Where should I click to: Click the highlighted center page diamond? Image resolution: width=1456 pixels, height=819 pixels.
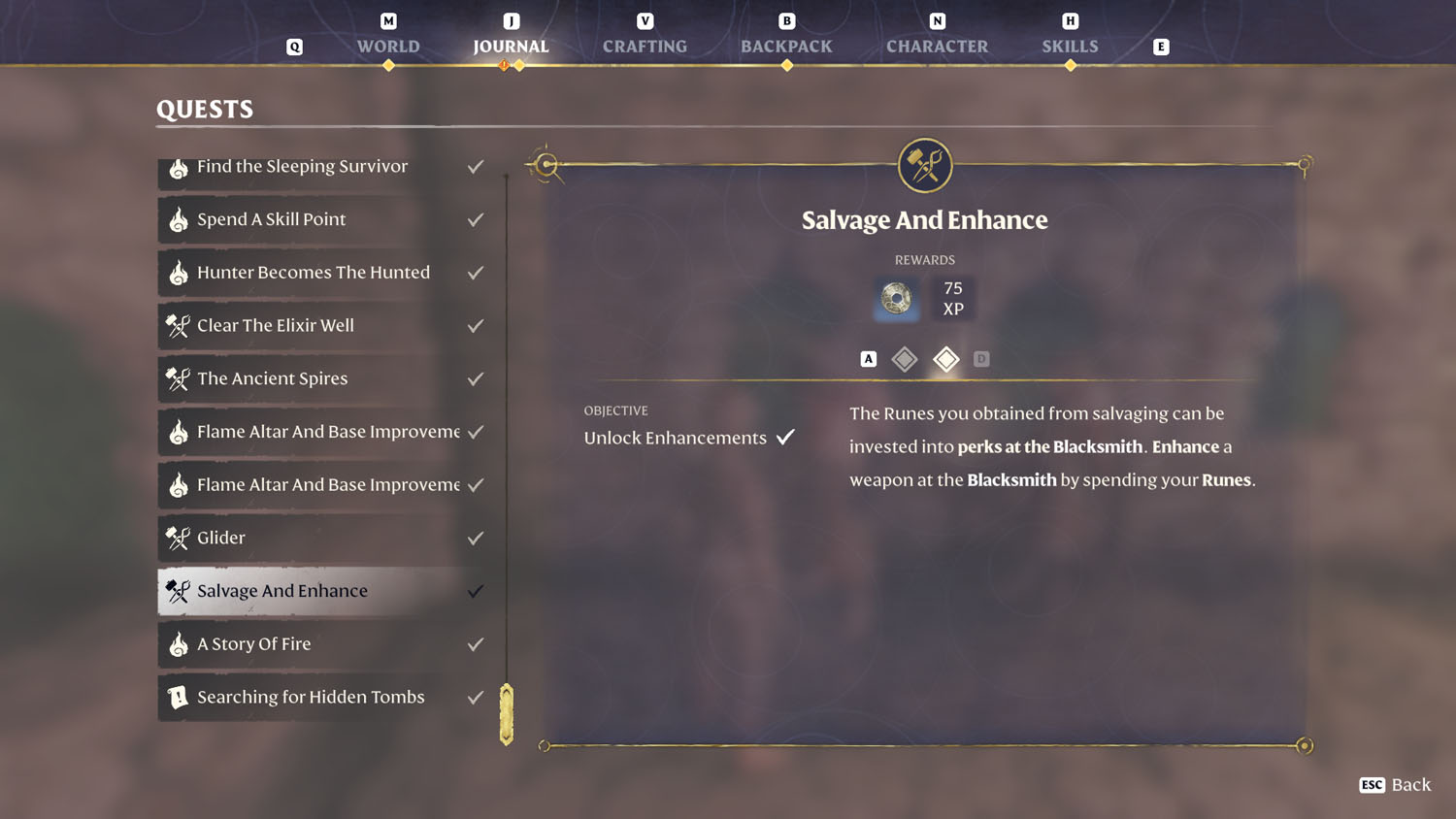coord(945,358)
